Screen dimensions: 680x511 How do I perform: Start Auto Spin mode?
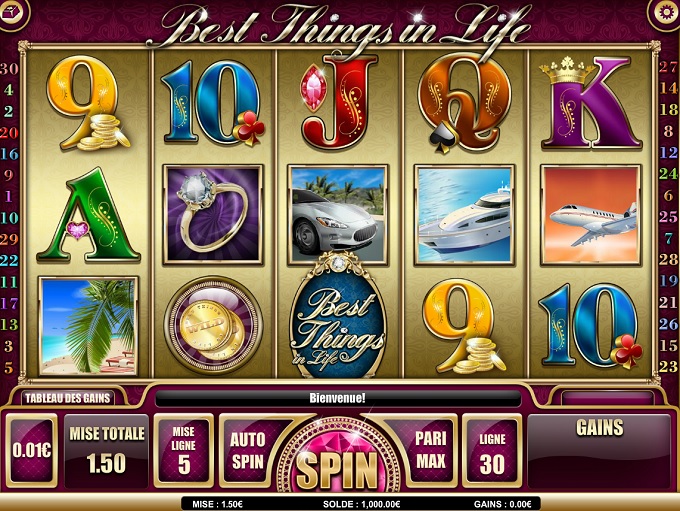(247, 451)
